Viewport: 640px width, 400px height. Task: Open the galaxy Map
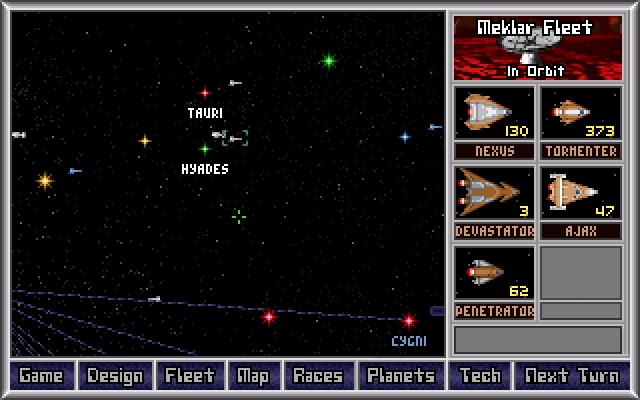253,376
